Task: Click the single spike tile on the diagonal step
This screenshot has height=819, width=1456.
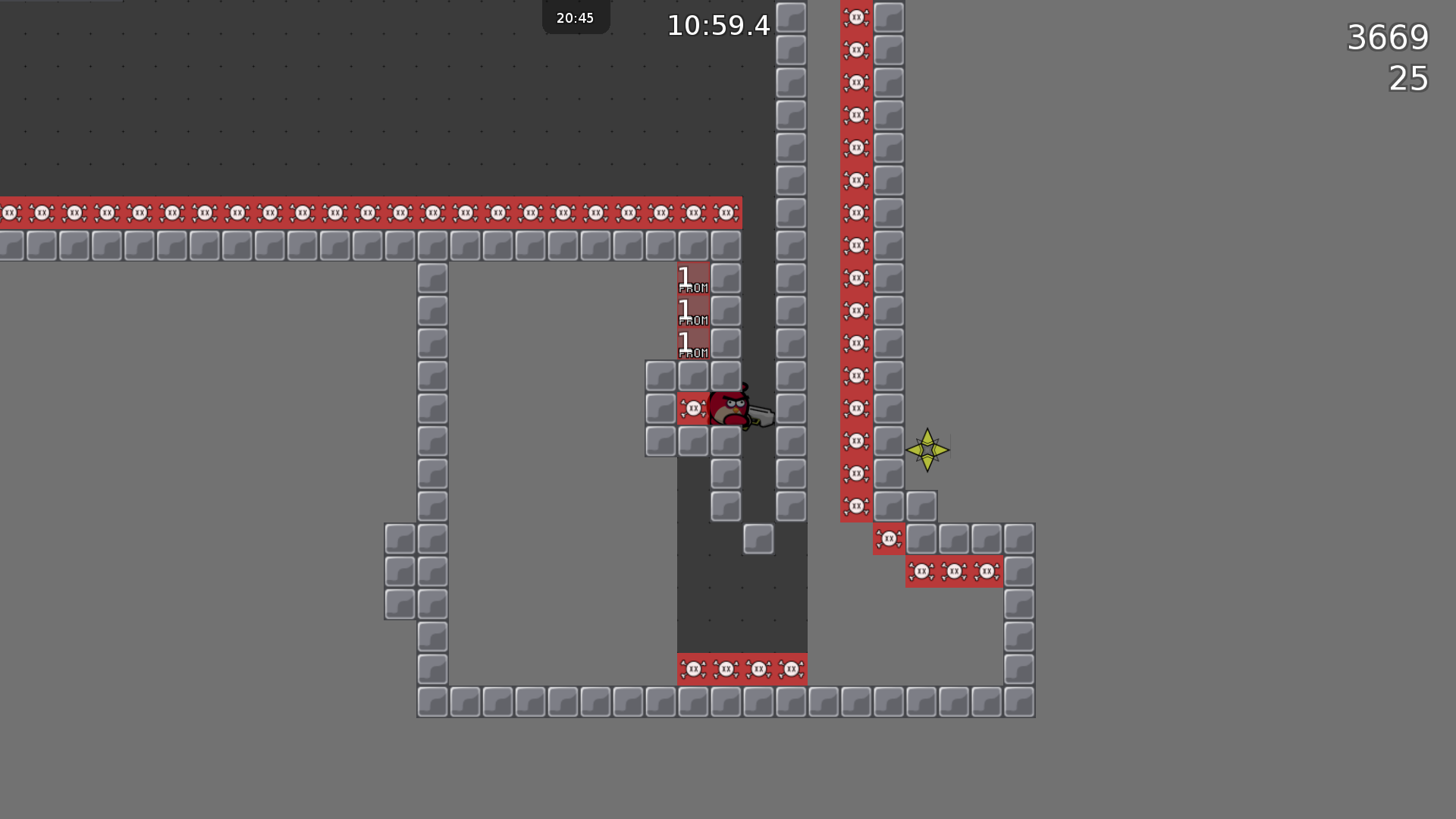Action: click(x=888, y=538)
